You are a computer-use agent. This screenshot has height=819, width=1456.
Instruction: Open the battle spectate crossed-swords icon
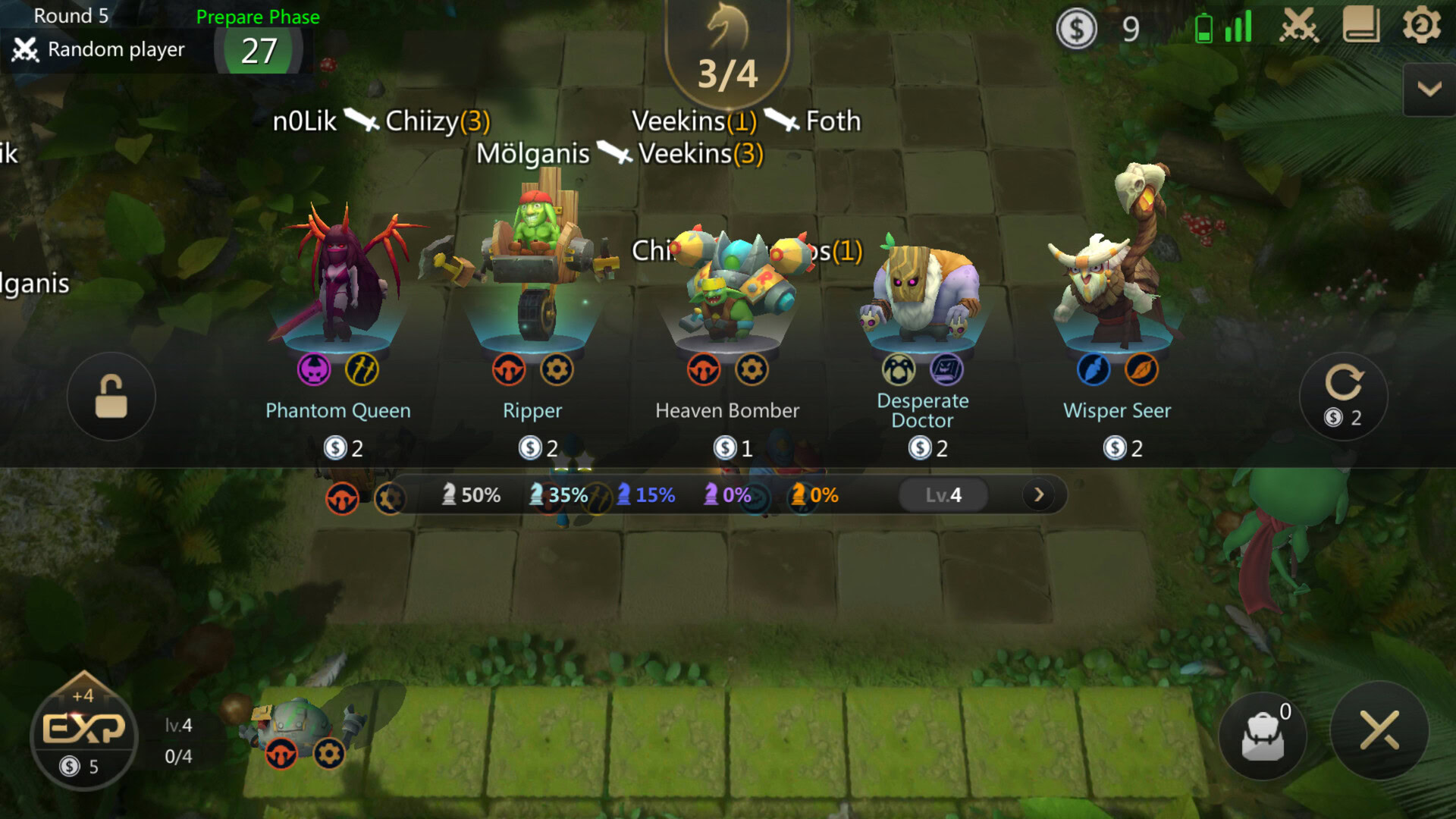(x=1299, y=24)
